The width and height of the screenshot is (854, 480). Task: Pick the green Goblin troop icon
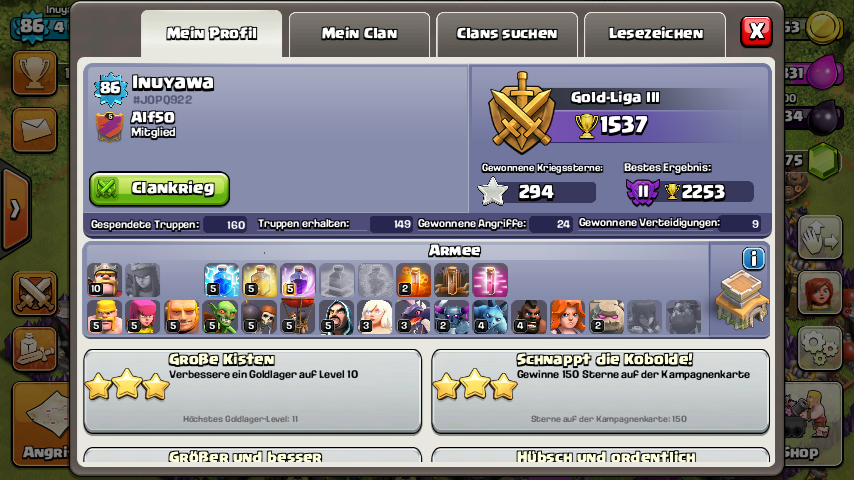pyautogui.click(x=221, y=317)
